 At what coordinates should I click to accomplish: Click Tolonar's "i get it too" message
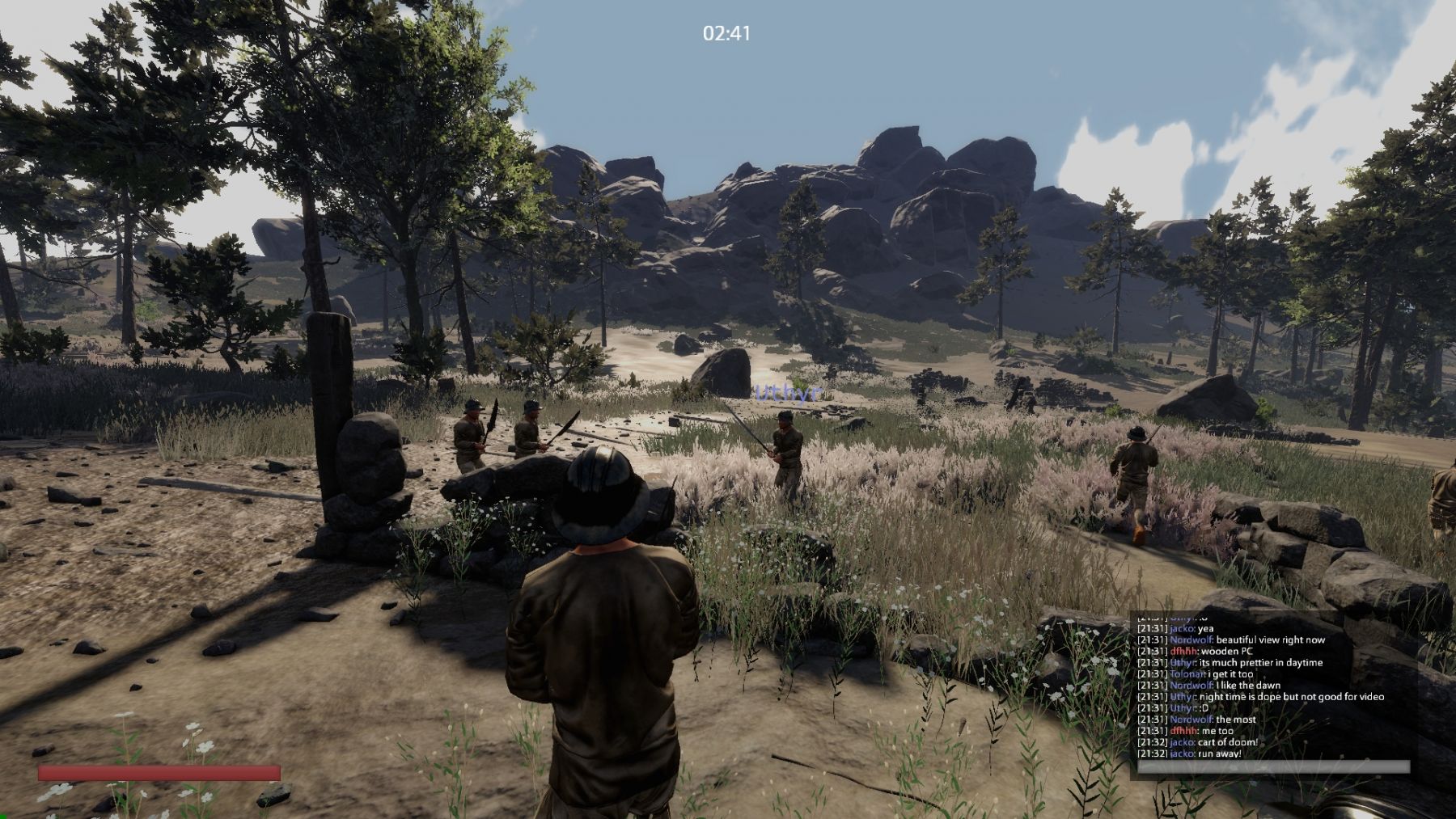[1196, 673]
